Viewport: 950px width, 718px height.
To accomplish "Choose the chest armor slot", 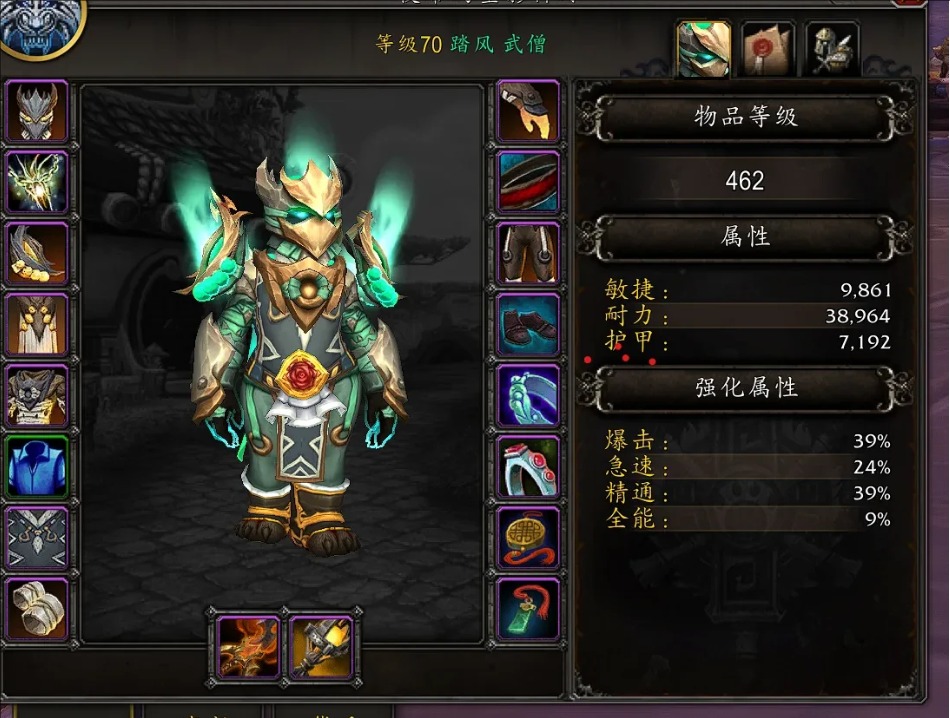I will pos(38,395).
